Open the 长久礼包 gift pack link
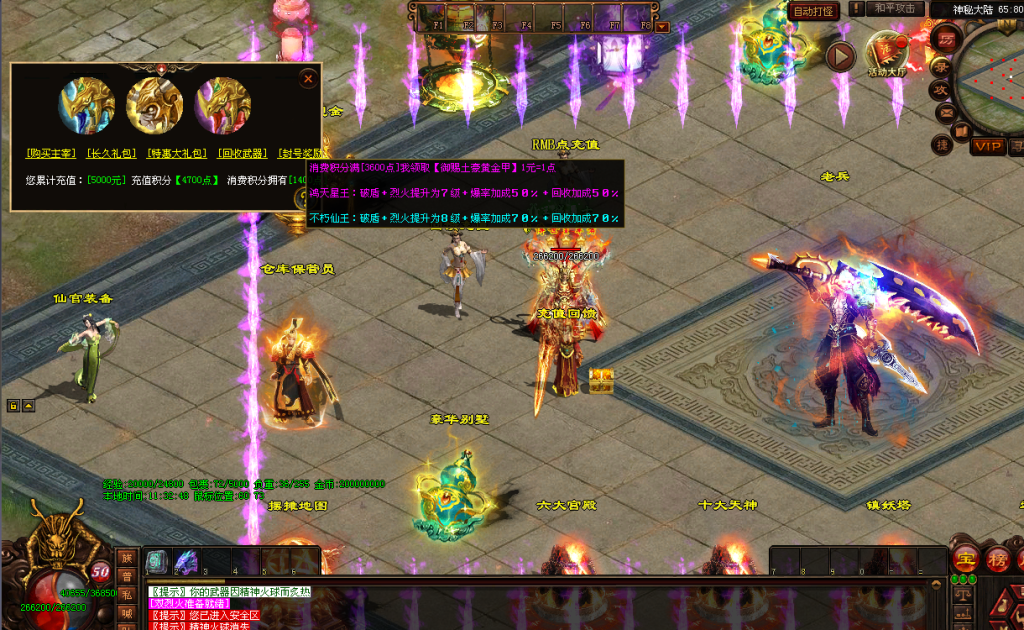The width and height of the screenshot is (1024, 630). coord(111,153)
